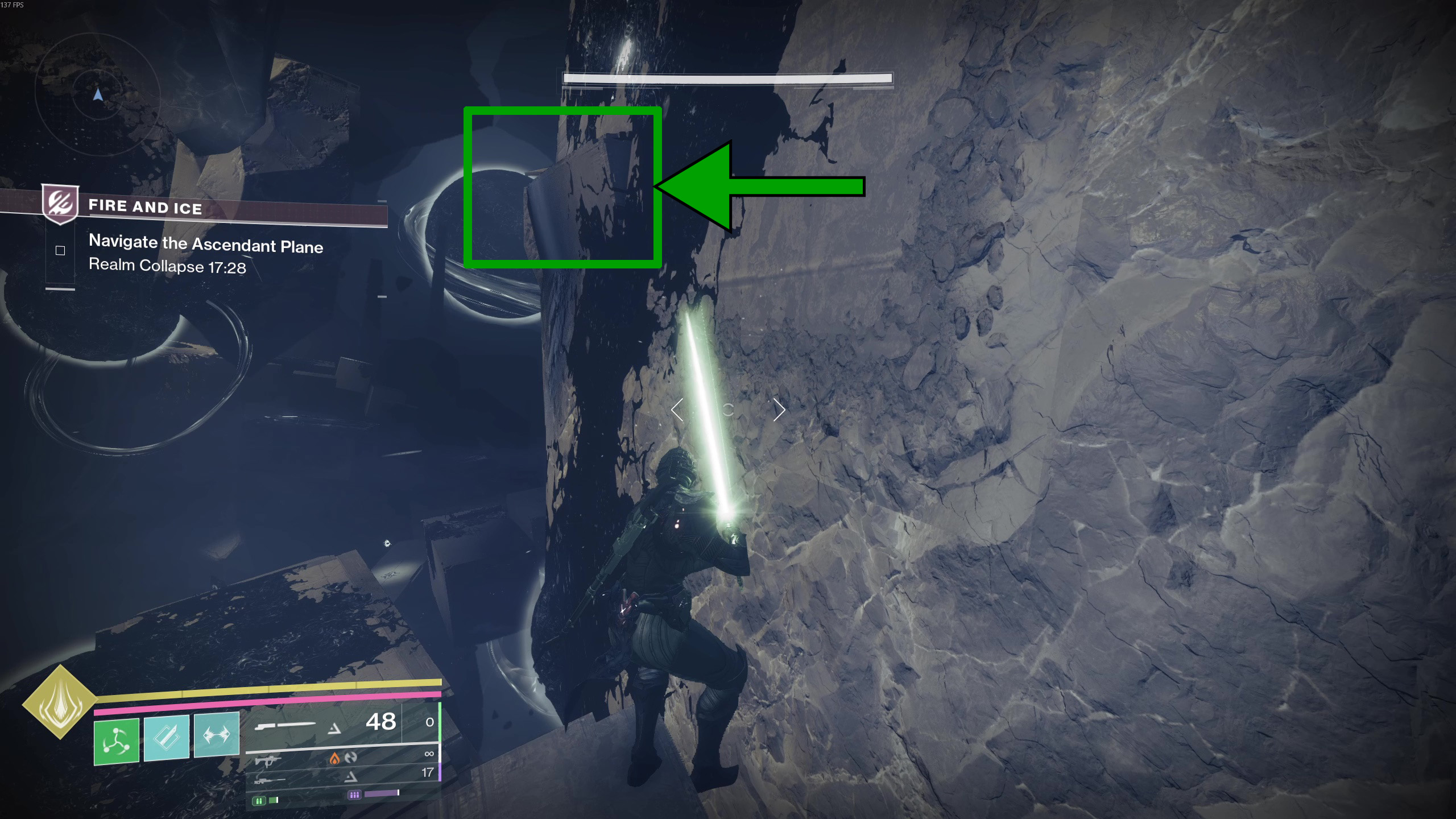Click the Fire and Ice shield emblem
The image size is (1456, 819).
point(60,203)
